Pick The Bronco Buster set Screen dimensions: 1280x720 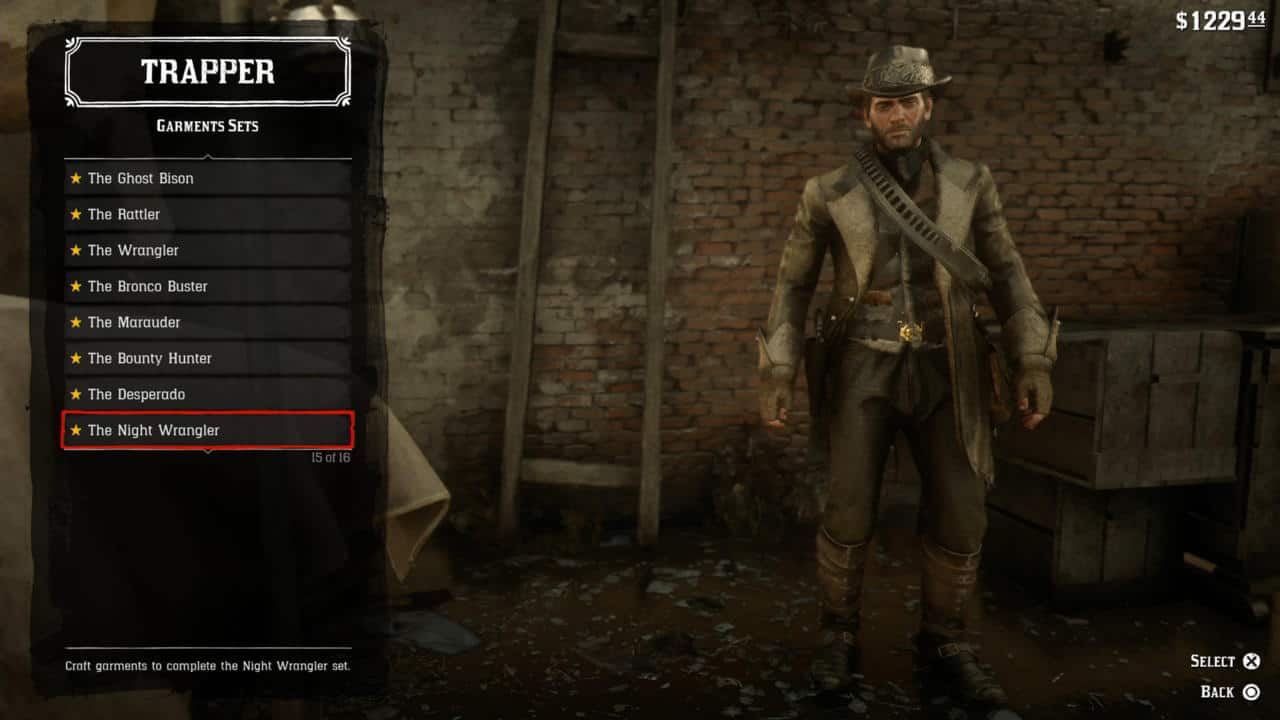(208, 286)
